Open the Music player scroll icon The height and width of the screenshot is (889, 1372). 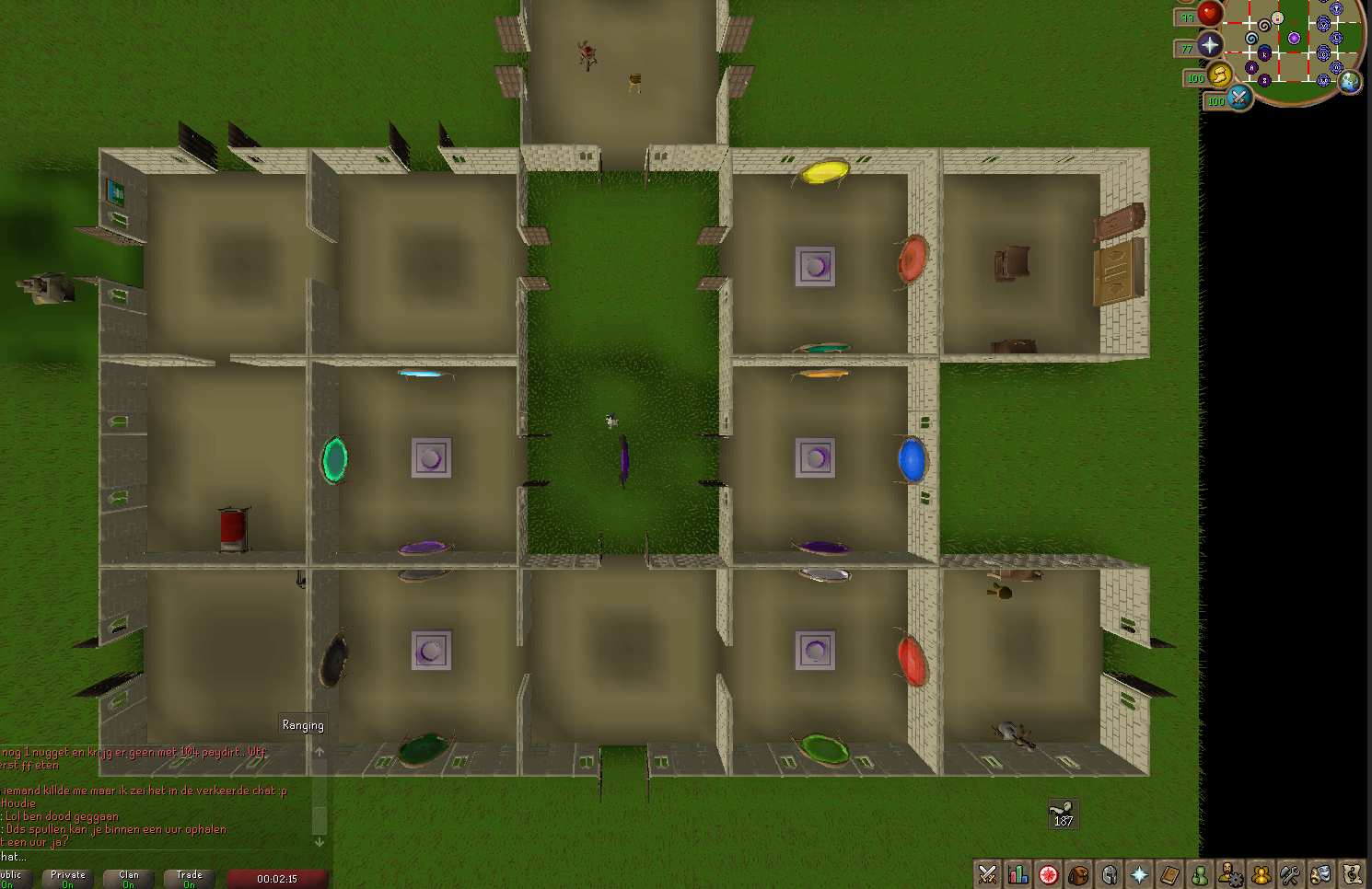(x=1351, y=874)
